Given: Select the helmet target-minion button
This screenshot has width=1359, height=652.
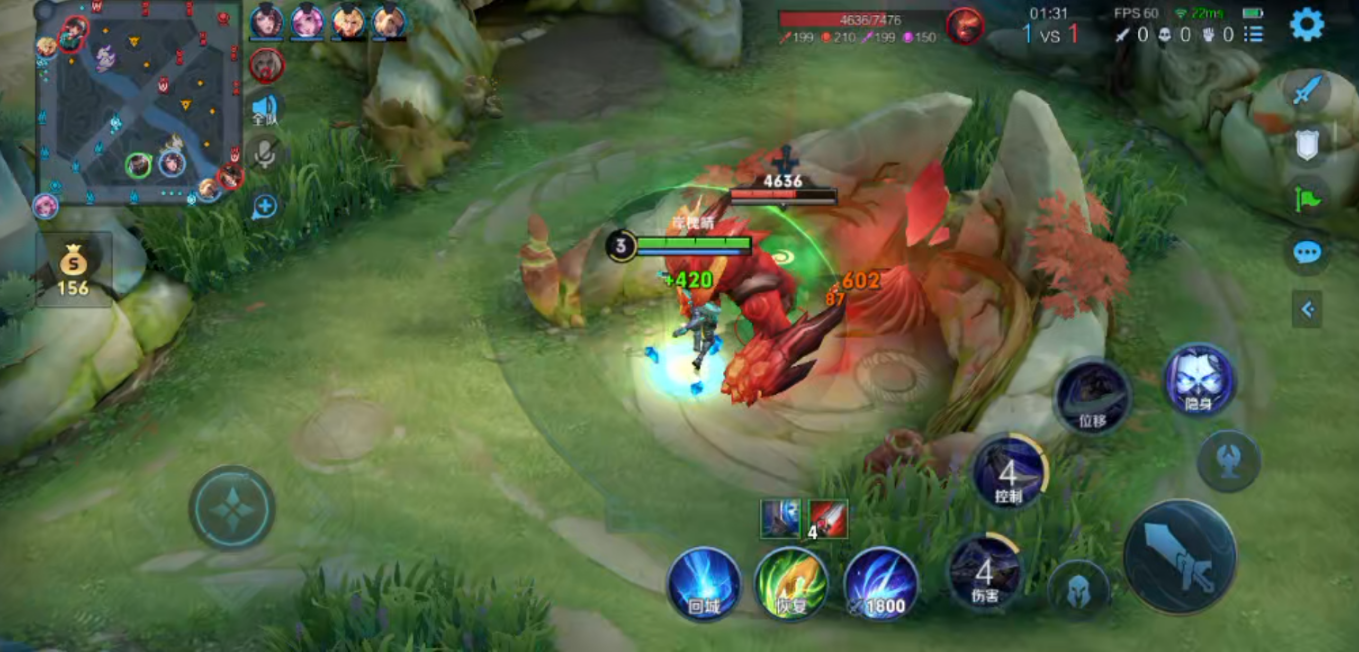Looking at the screenshot, I should [1079, 590].
